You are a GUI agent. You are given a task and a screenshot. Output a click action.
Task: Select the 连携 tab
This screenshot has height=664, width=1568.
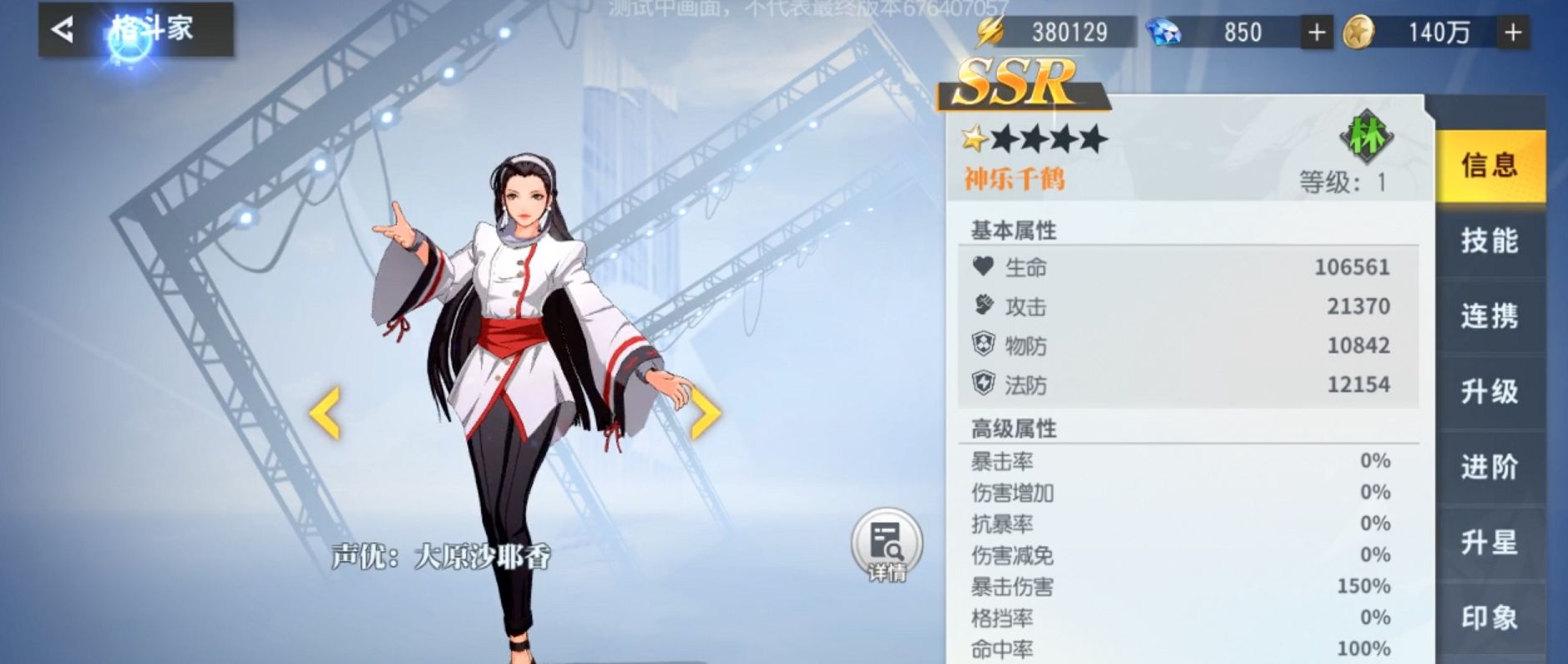pos(1489,316)
